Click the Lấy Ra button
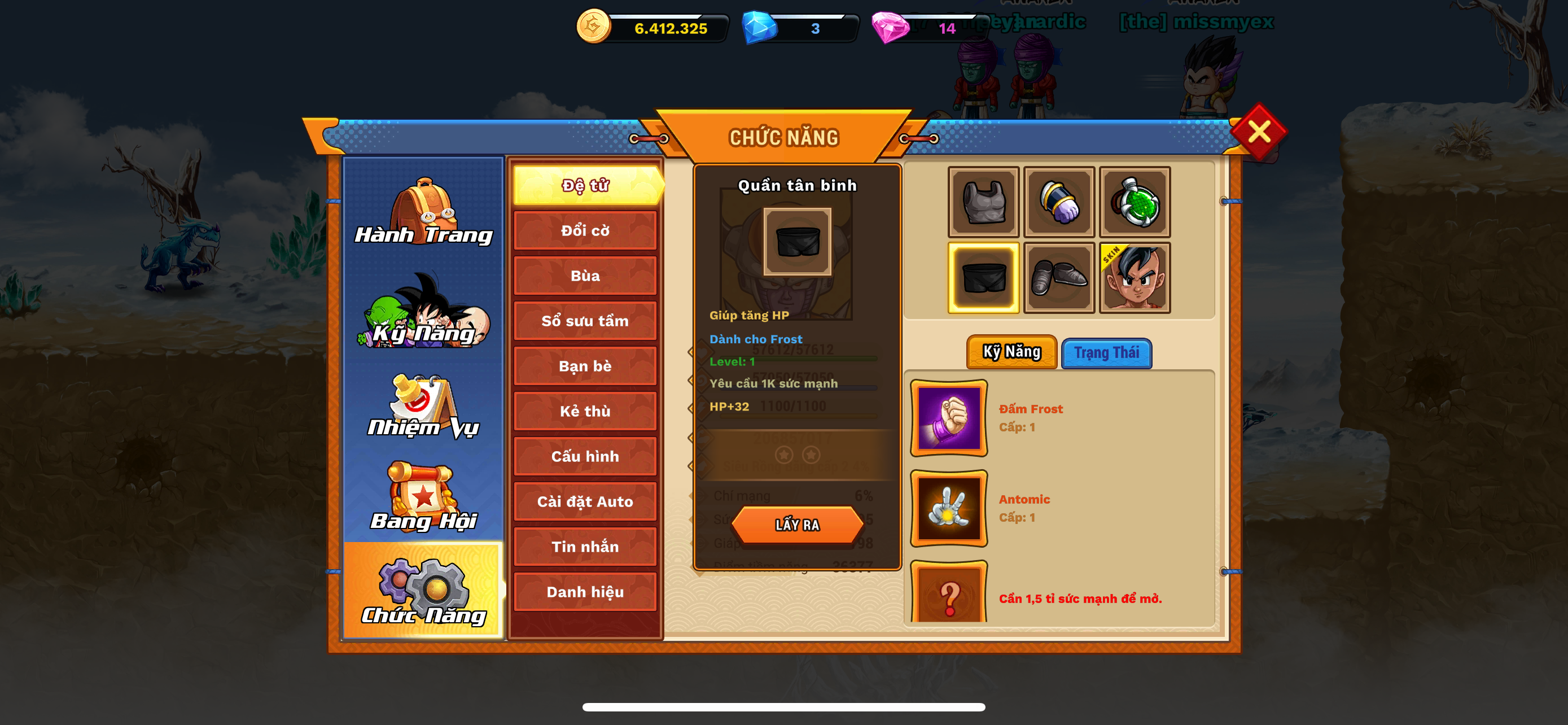1568x725 pixels. pos(798,525)
